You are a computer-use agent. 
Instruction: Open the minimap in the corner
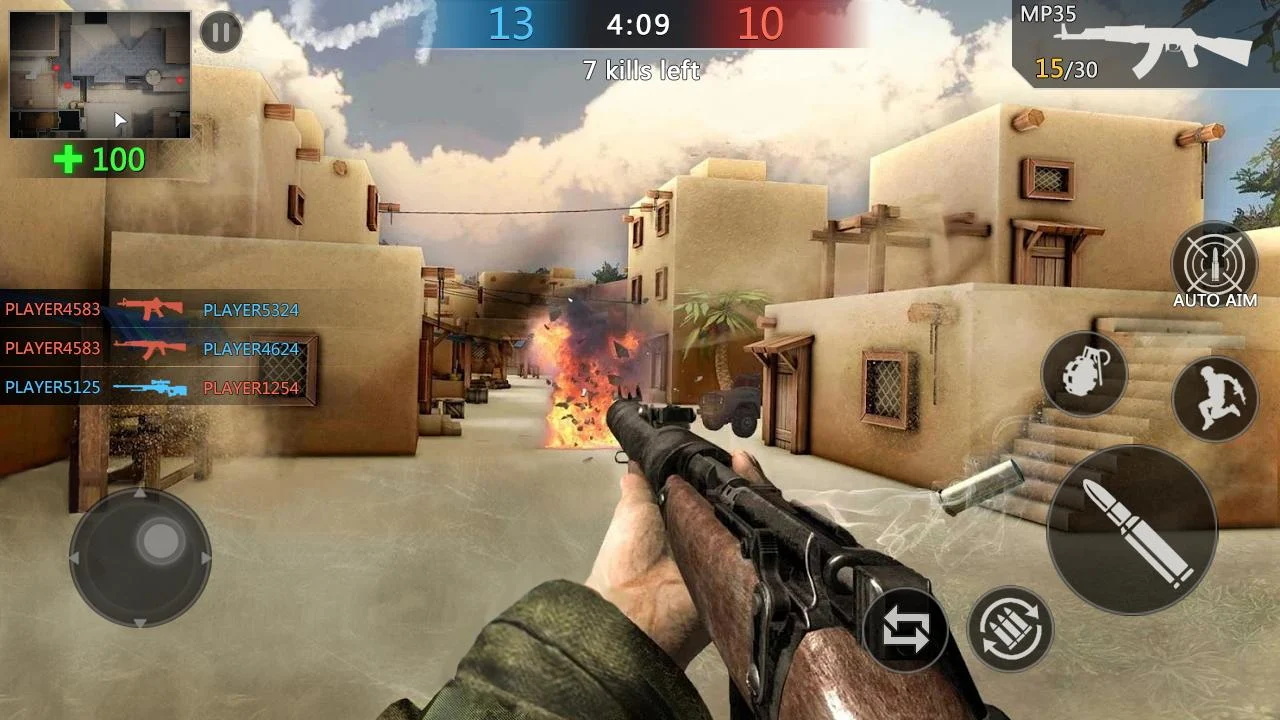pyautogui.click(x=100, y=75)
